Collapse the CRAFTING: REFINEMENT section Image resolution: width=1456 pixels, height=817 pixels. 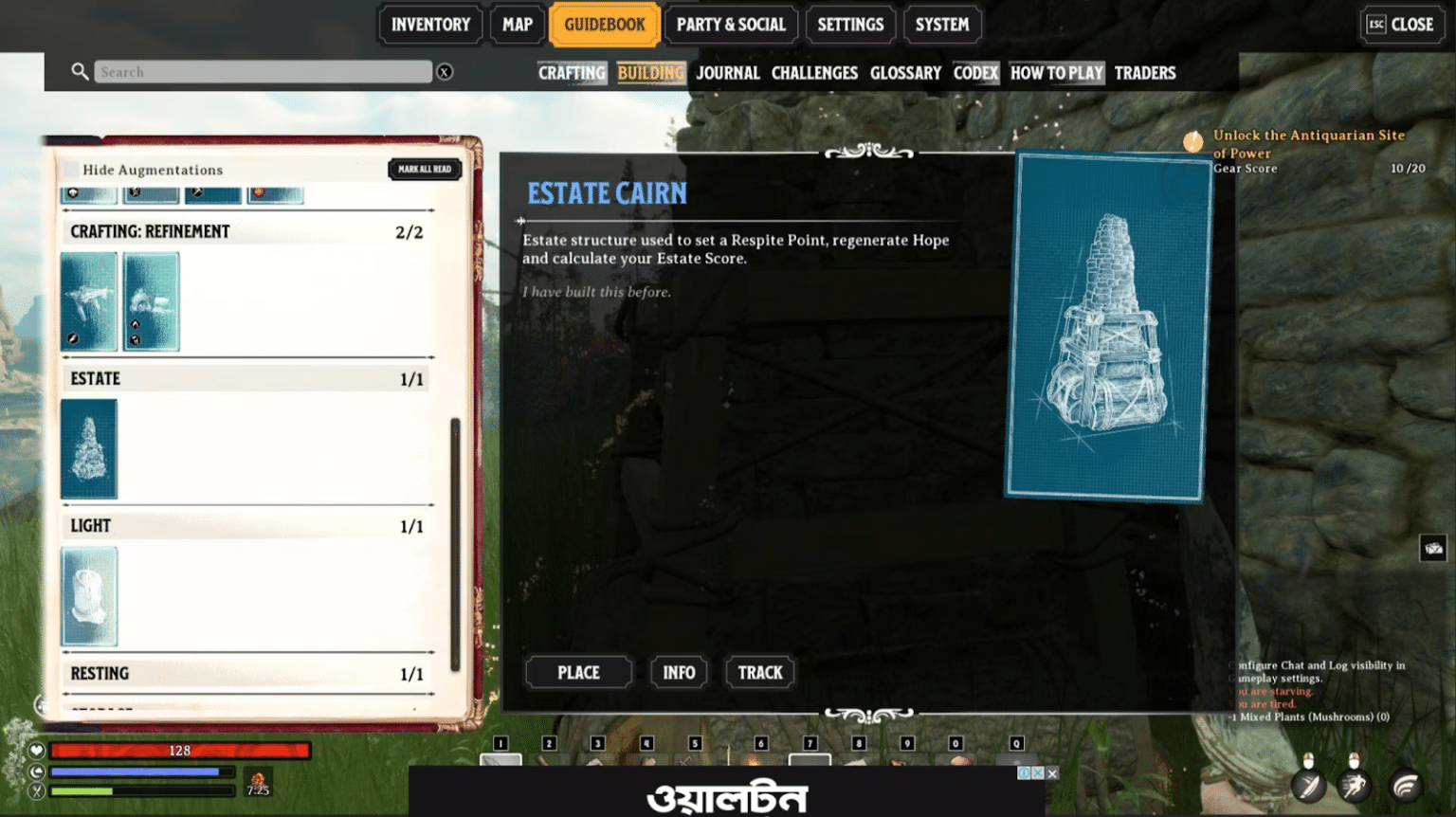(x=245, y=230)
